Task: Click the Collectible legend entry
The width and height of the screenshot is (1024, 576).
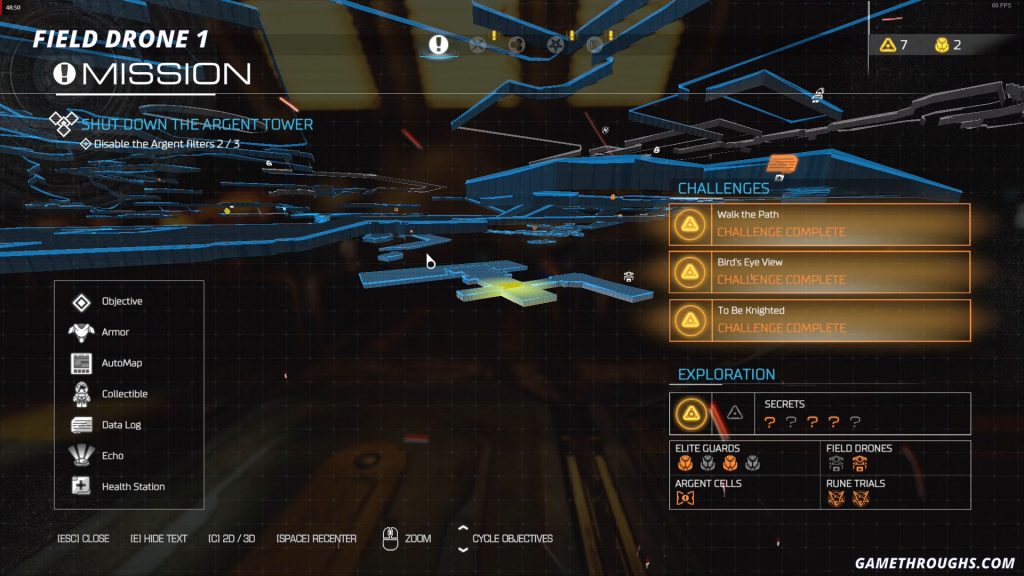Action: pyautogui.click(x=124, y=394)
